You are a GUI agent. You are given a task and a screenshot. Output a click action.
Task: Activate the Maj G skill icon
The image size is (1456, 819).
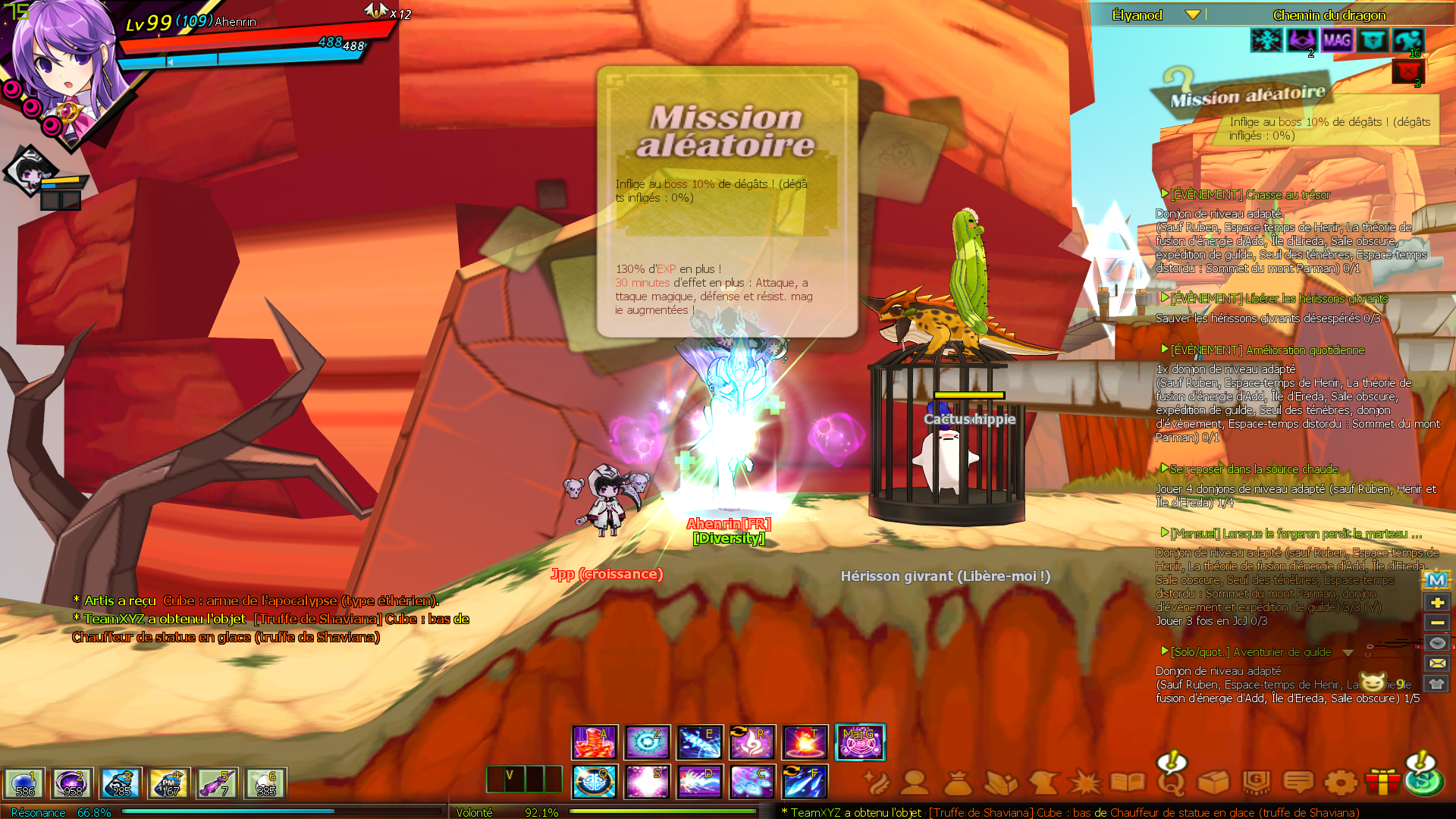[859, 742]
